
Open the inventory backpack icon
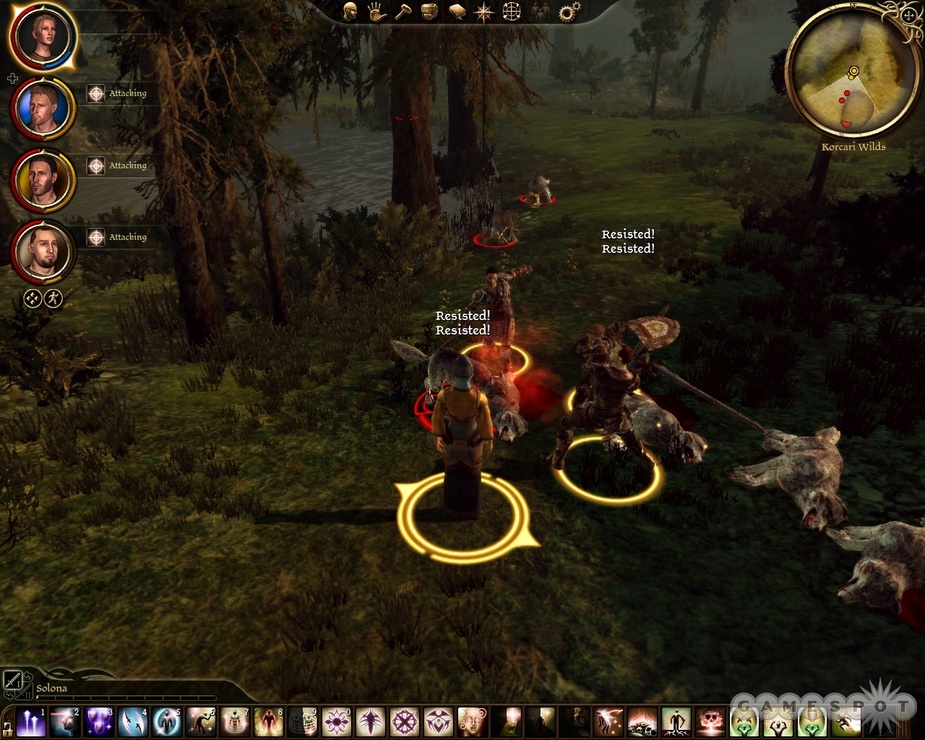430,12
